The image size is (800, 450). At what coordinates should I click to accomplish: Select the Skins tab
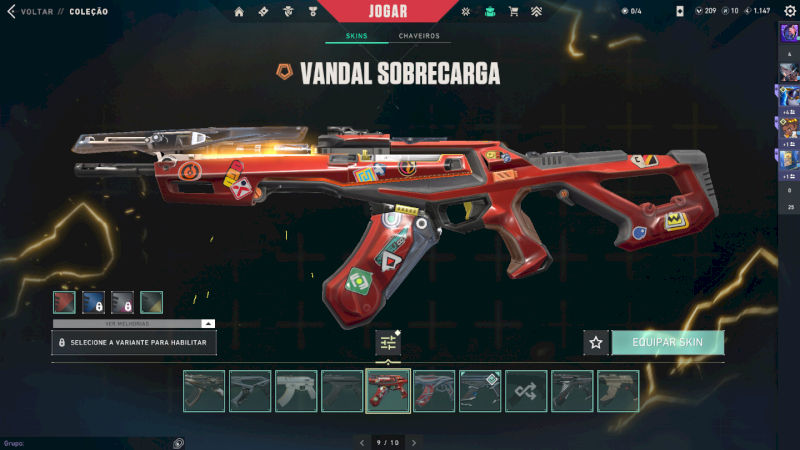pyautogui.click(x=356, y=36)
